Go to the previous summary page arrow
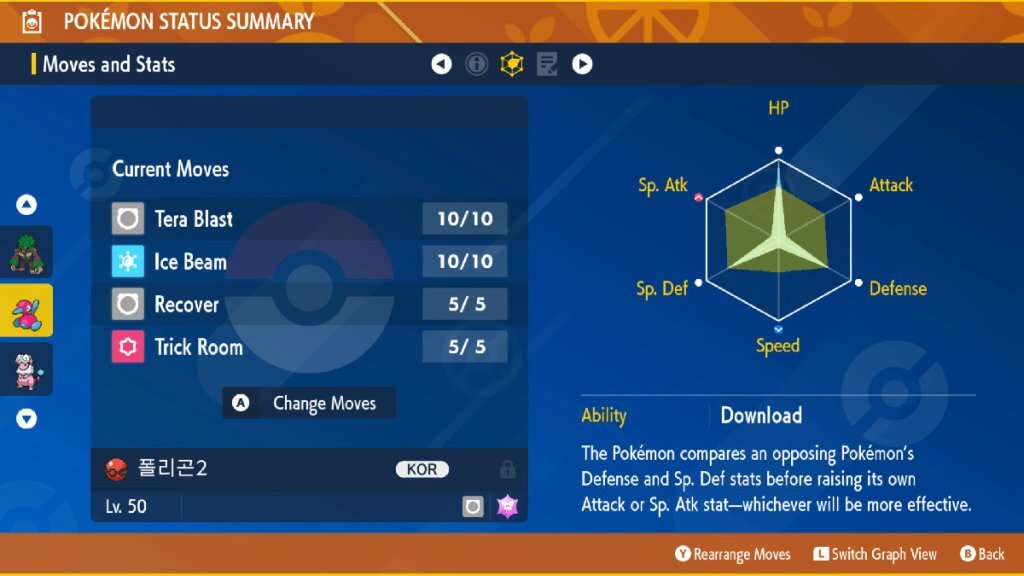 click(441, 65)
